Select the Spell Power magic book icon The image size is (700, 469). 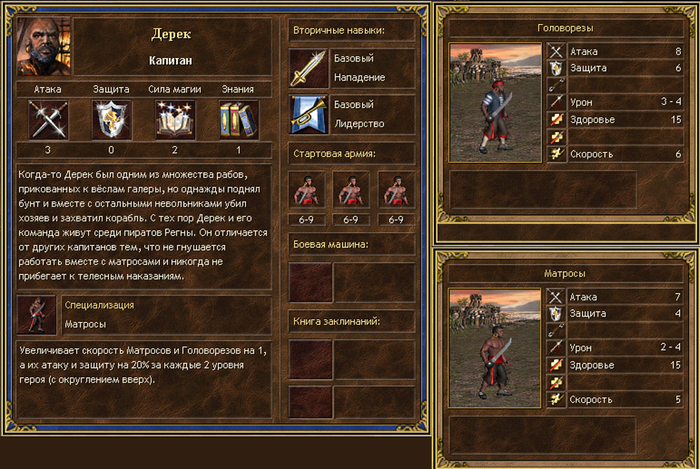pyautogui.click(x=174, y=120)
